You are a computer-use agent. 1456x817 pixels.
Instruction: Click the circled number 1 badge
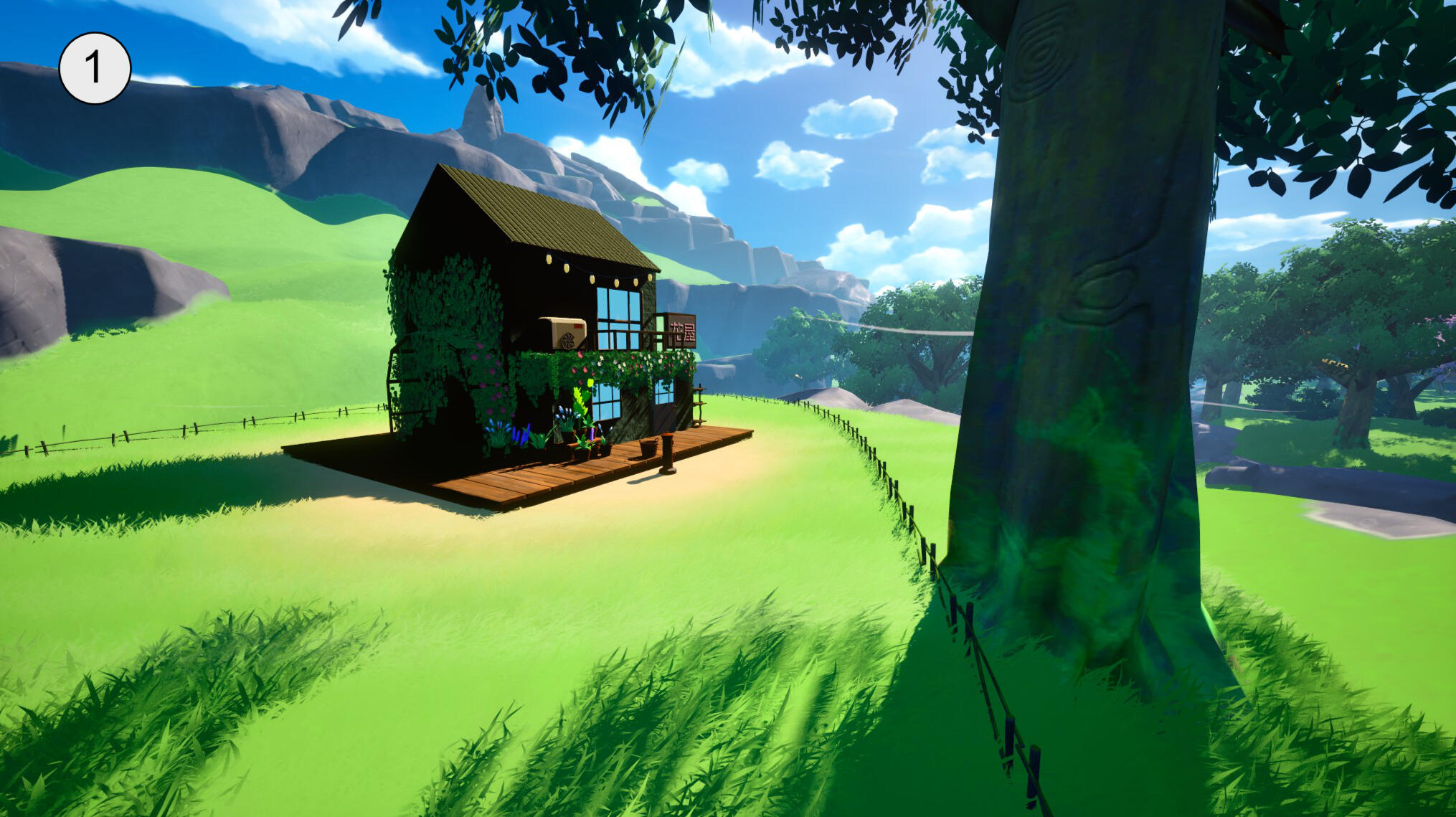pyautogui.click(x=95, y=68)
